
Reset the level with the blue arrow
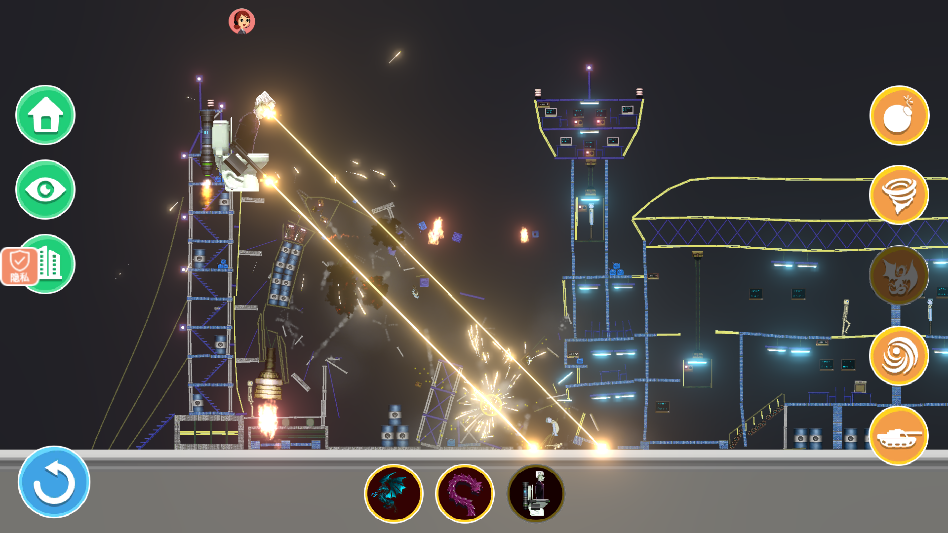pos(54,482)
